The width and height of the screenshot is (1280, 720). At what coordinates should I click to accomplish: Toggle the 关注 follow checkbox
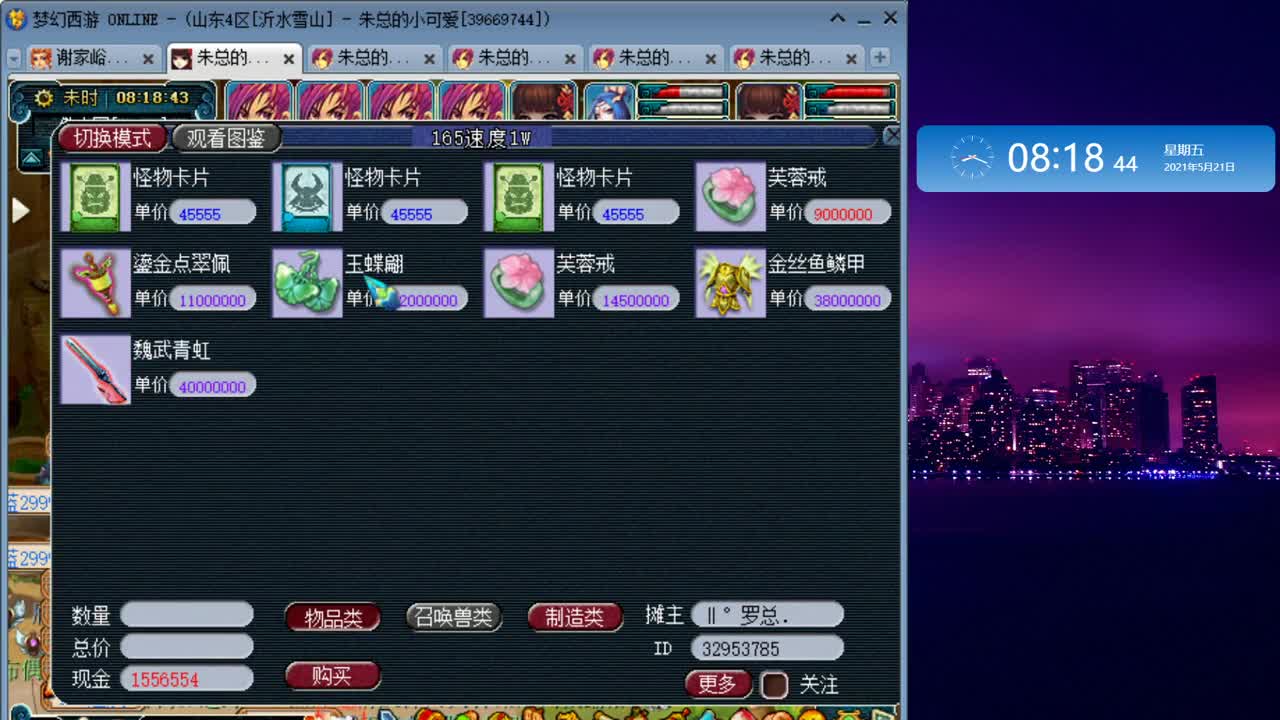(x=775, y=684)
